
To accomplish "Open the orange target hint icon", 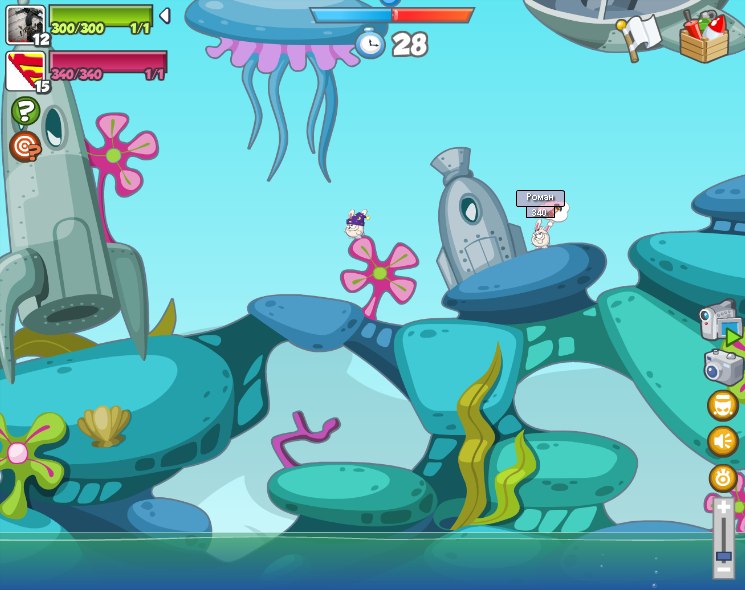I will point(24,146).
